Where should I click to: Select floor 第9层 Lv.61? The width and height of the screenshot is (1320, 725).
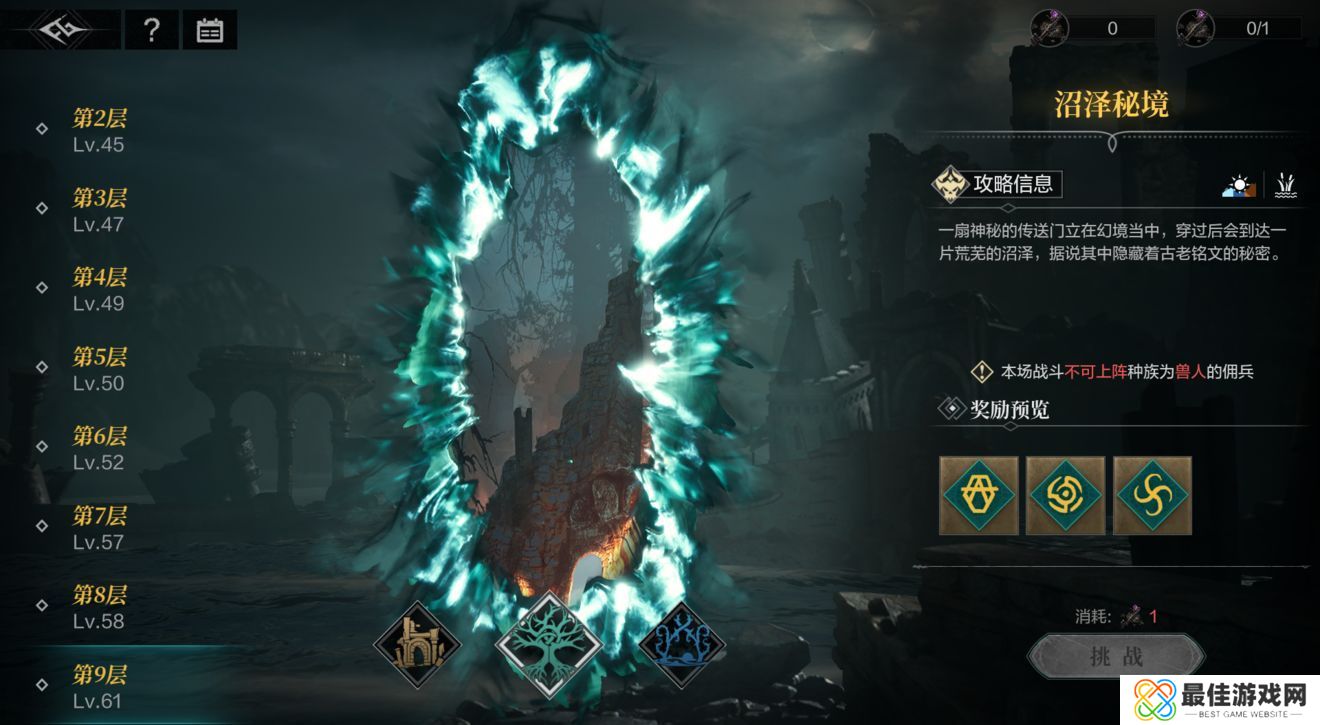(x=99, y=687)
